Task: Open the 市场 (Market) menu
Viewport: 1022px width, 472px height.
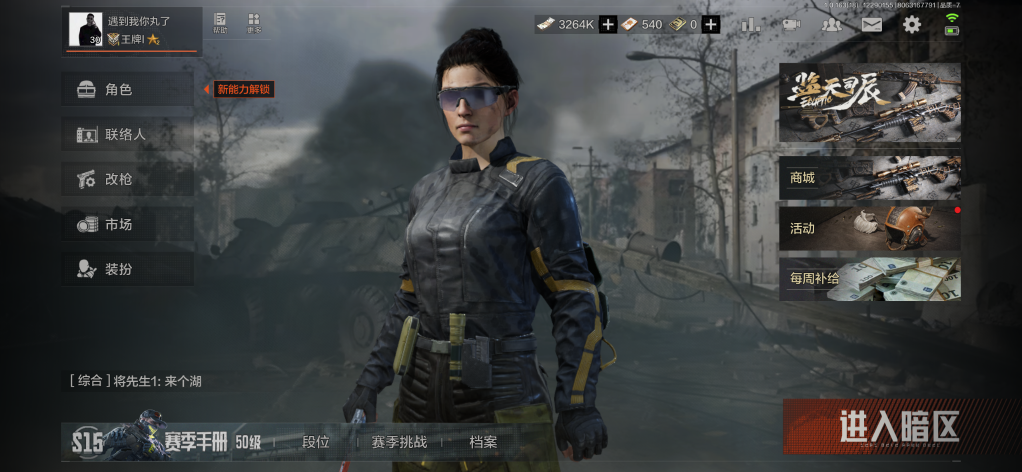Action: pyautogui.click(x=127, y=224)
